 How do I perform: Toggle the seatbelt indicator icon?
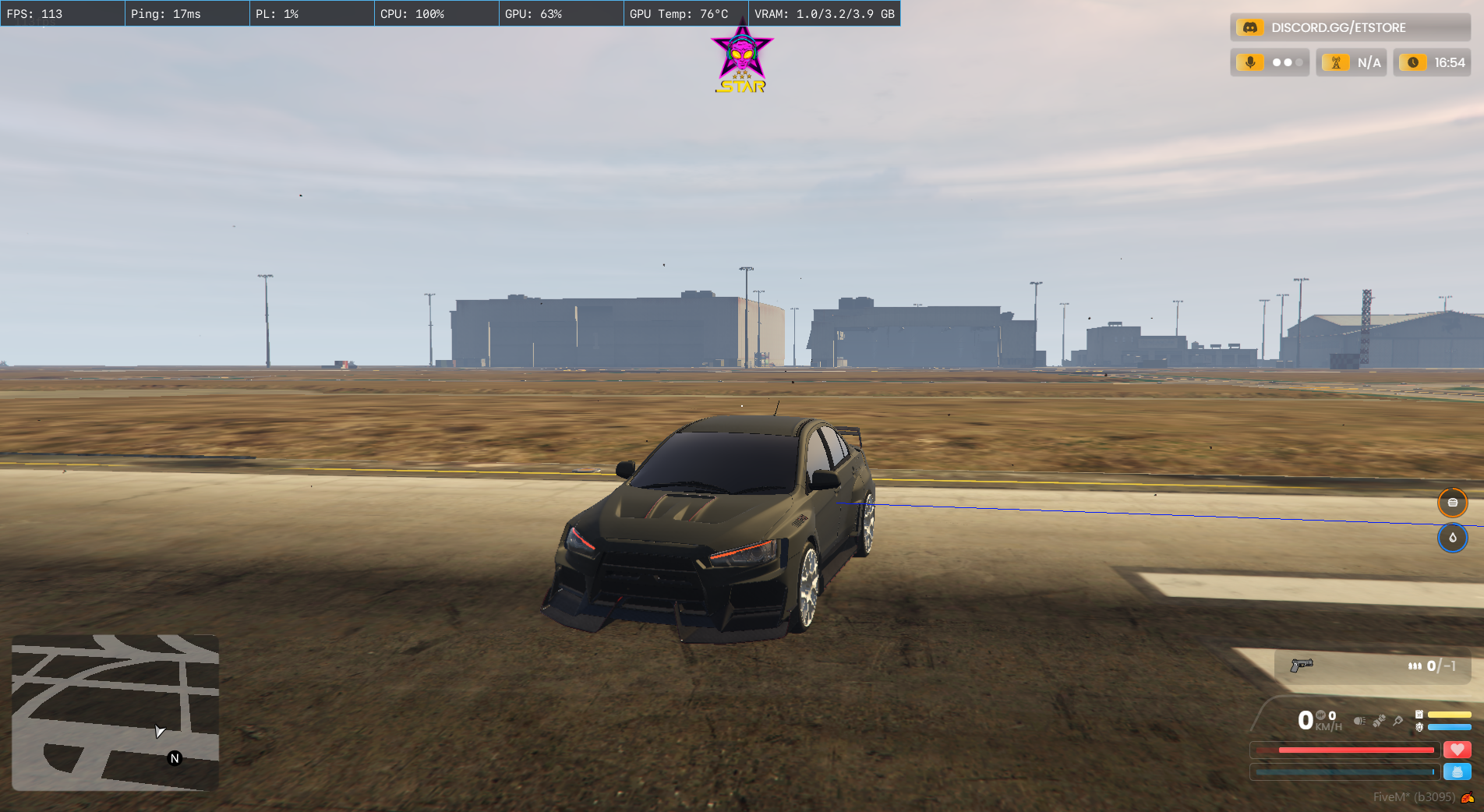tap(1379, 721)
